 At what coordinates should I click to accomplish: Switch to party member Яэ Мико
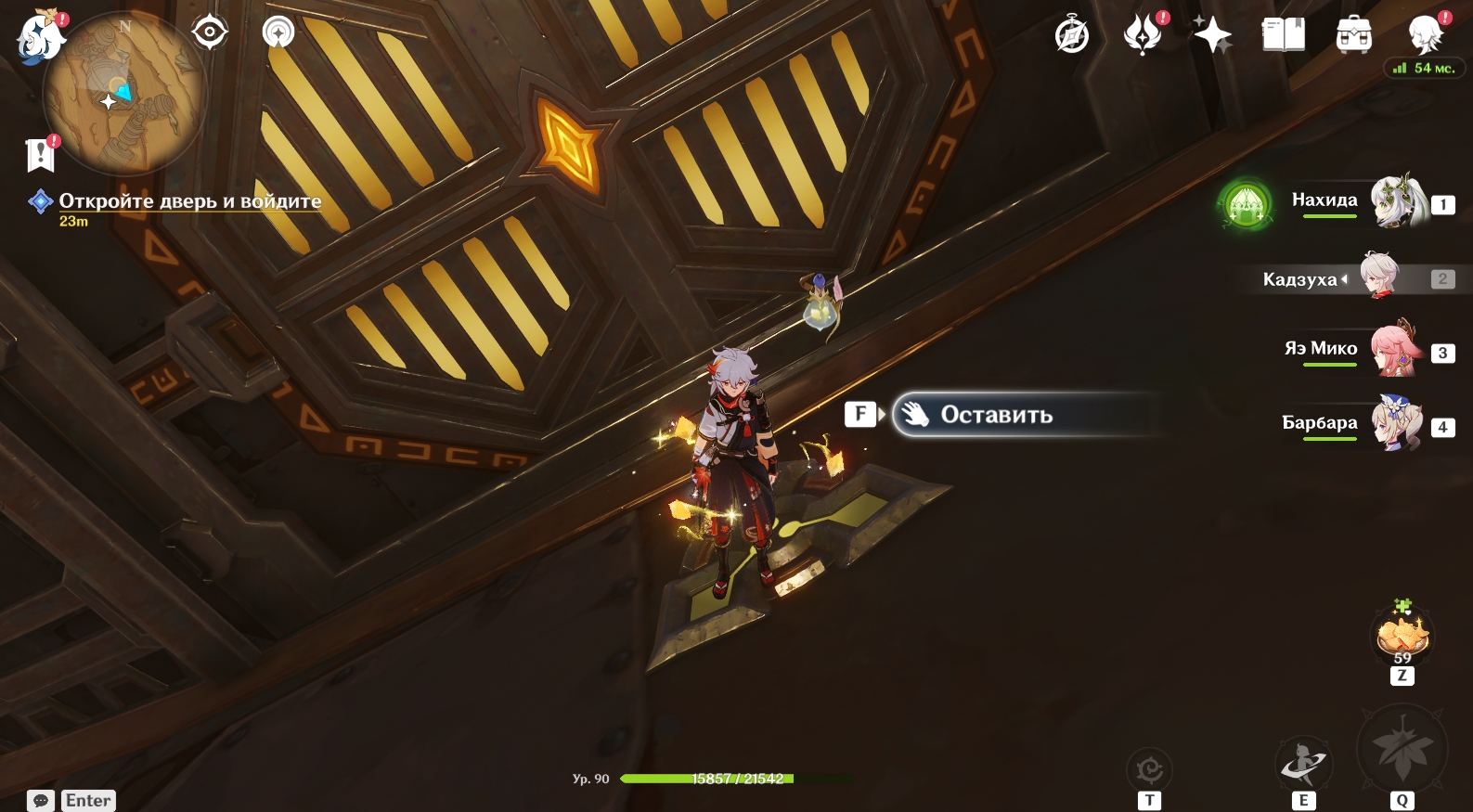pos(1397,349)
